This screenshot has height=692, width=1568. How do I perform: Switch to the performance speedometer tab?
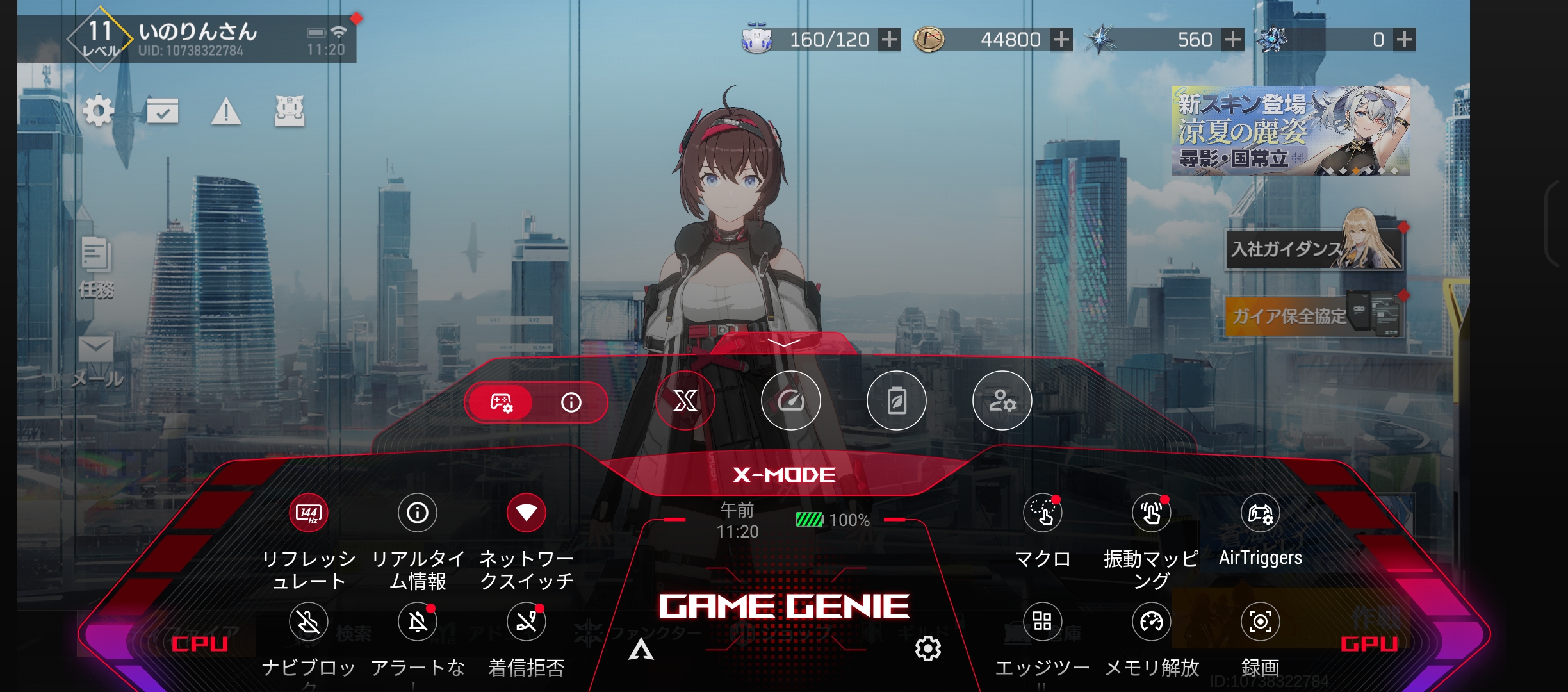point(791,400)
